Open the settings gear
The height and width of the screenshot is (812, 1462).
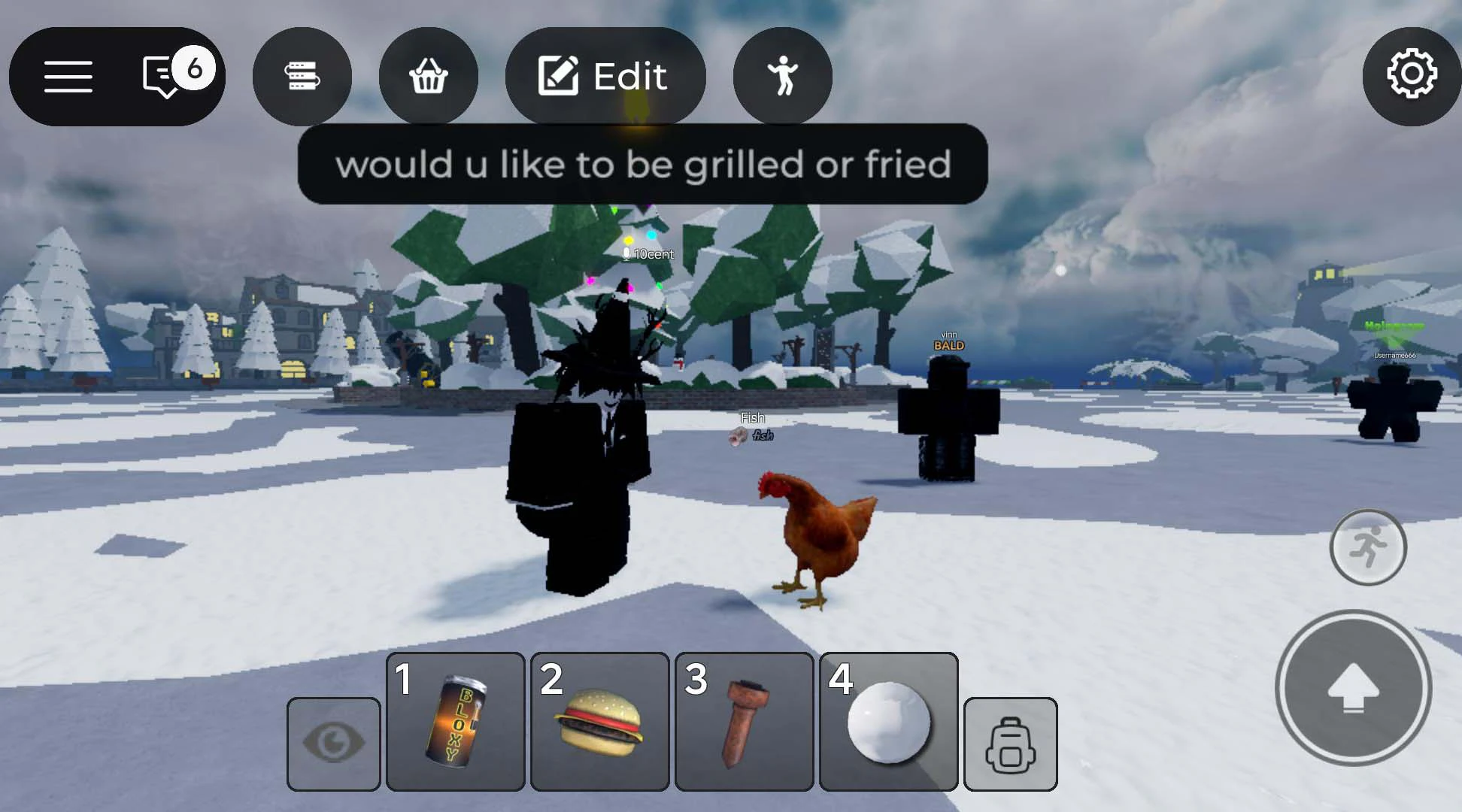pos(1412,76)
